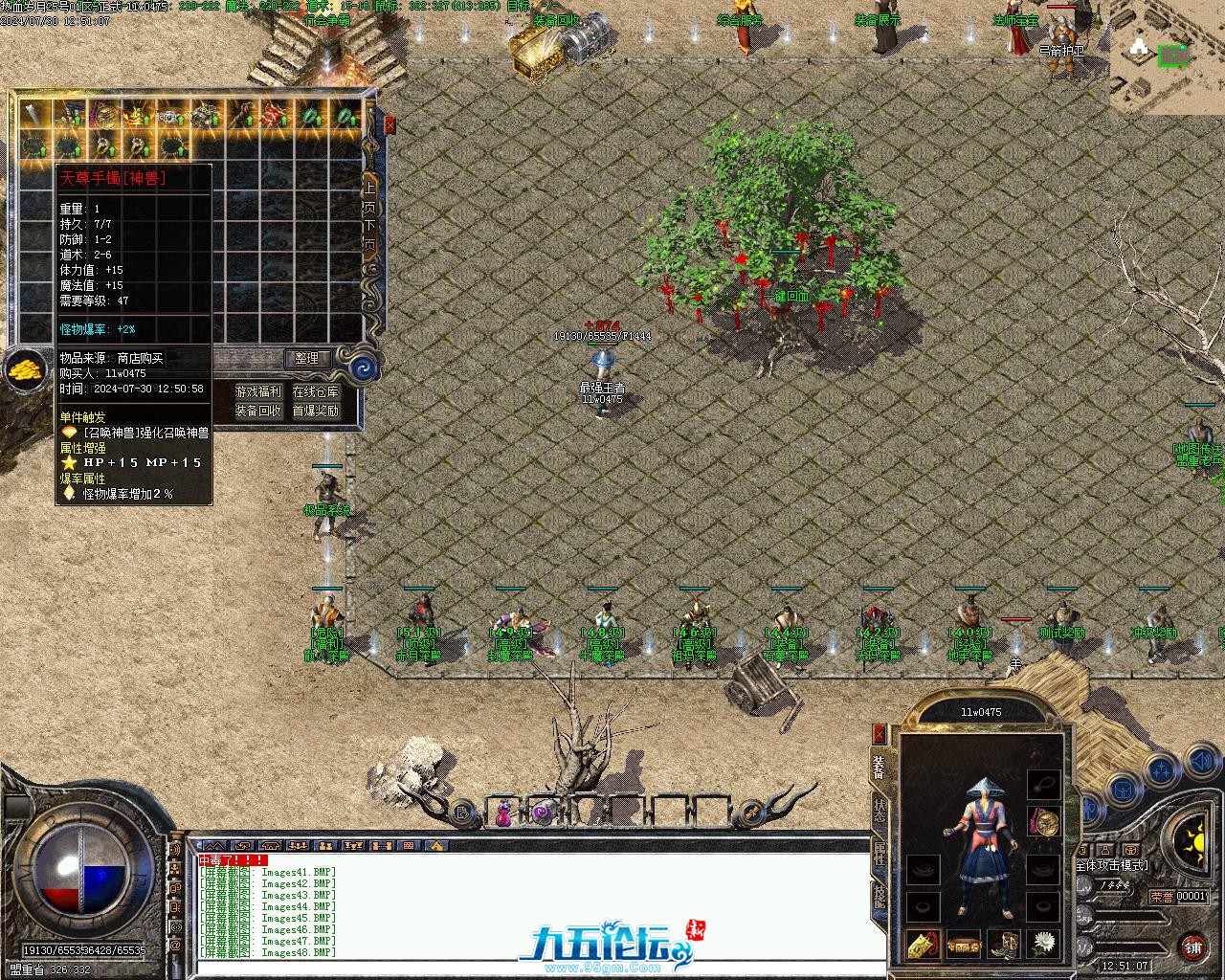
Task: Close the inventory bag window
Action: point(390,125)
